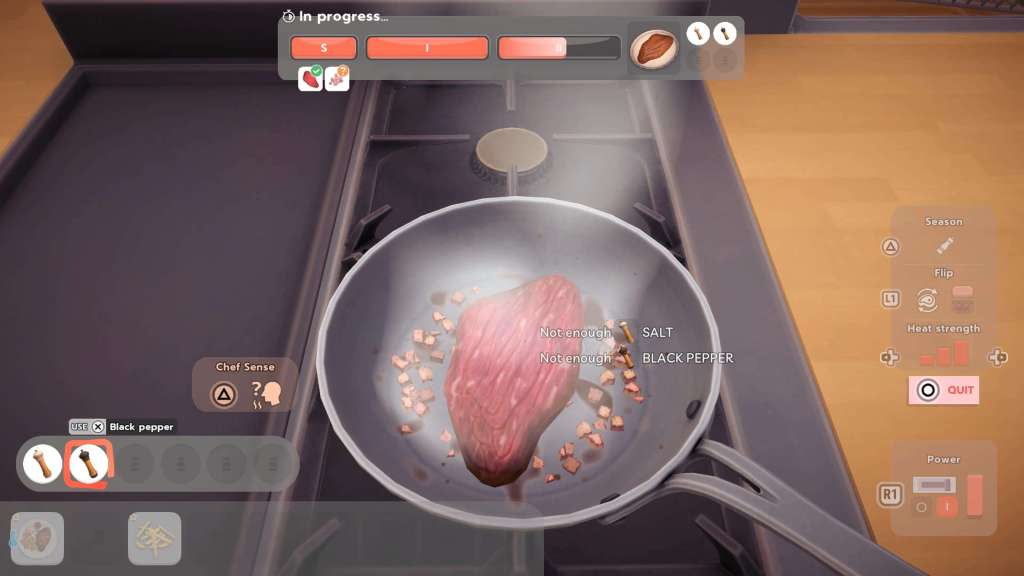Choose the Season shaker icon
The image size is (1024, 576).
pos(945,246)
